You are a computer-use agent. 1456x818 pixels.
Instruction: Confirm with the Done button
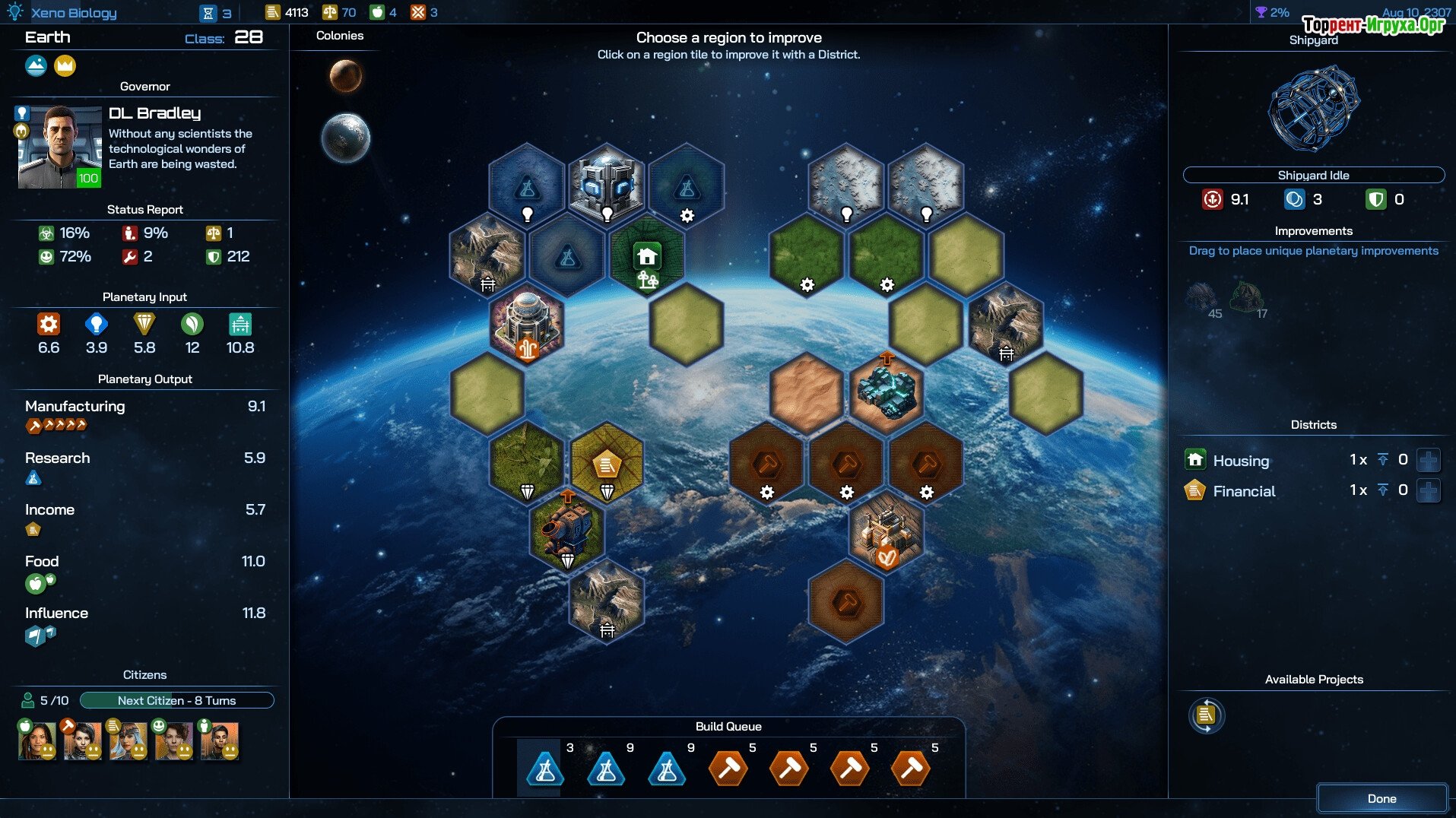point(1381,798)
